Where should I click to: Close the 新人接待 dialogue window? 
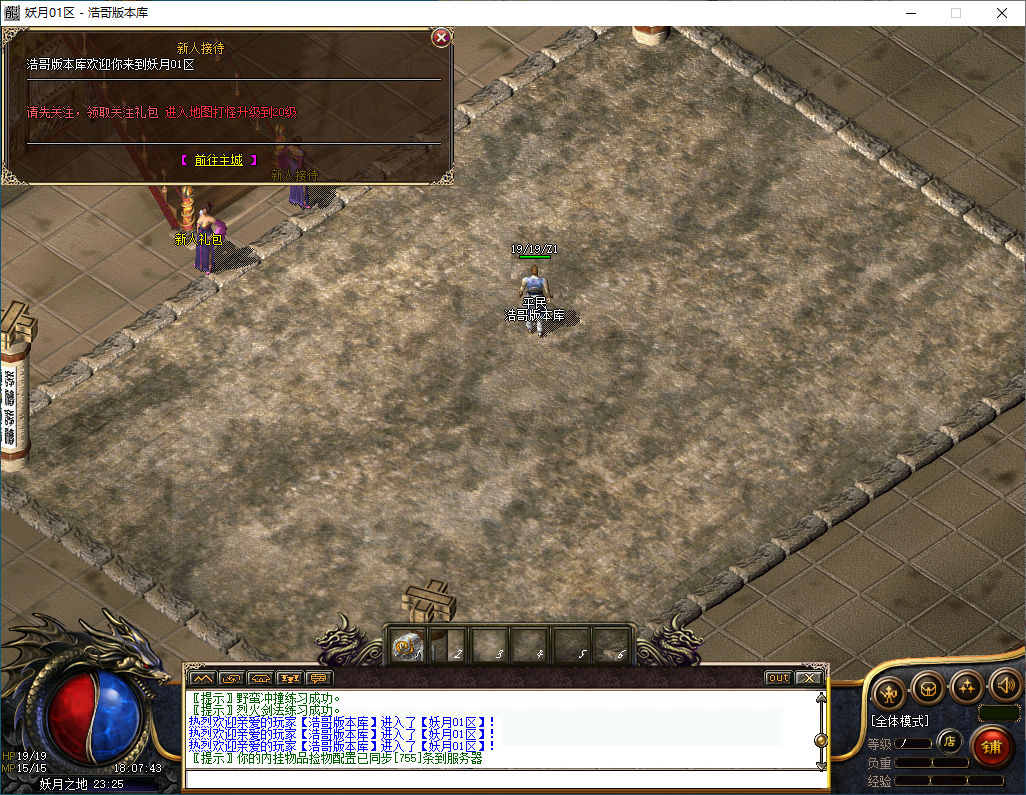tap(441, 38)
